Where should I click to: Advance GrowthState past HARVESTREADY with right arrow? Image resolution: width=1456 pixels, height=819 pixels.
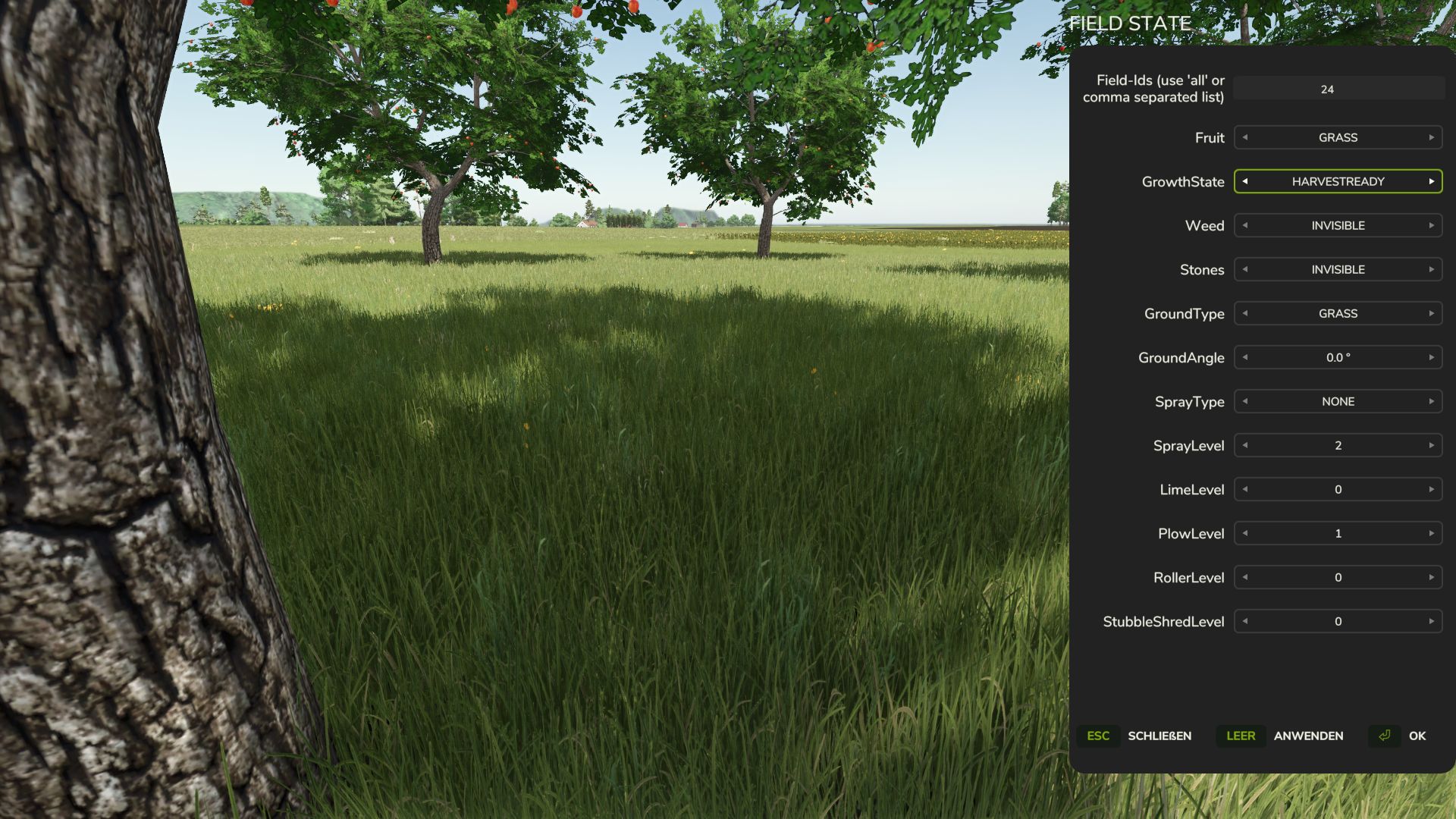pyautogui.click(x=1430, y=181)
